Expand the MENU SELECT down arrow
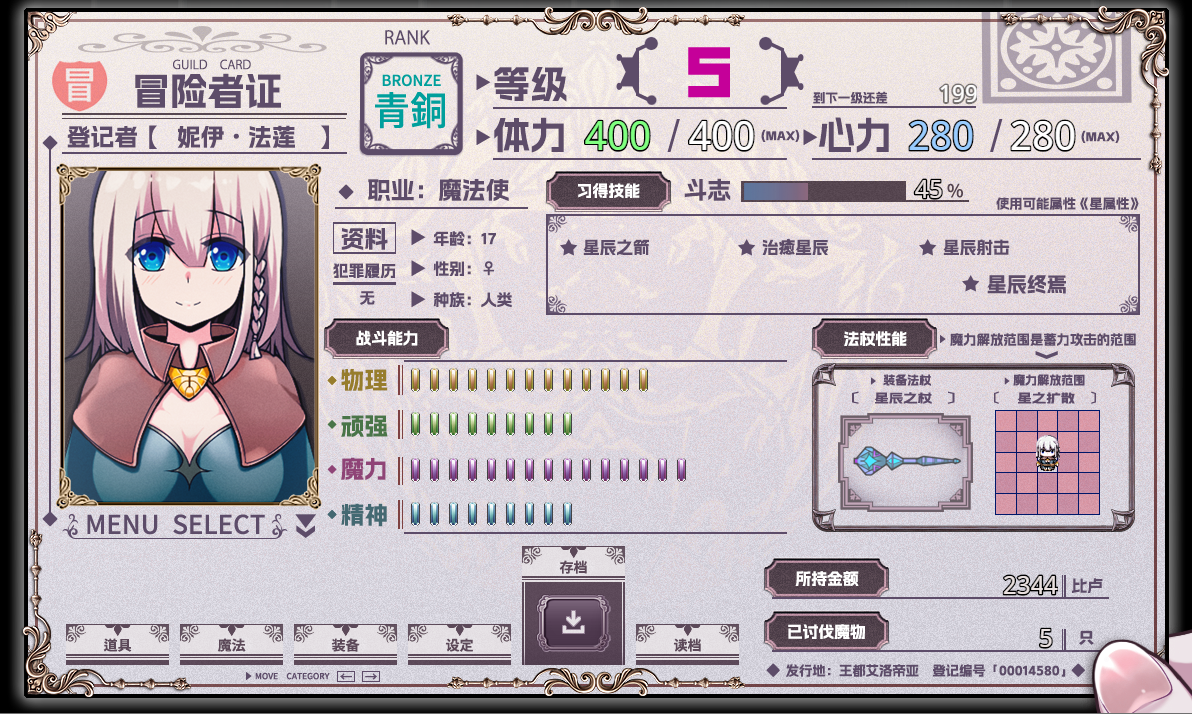Screen dimensions: 1192x714 (306, 526)
